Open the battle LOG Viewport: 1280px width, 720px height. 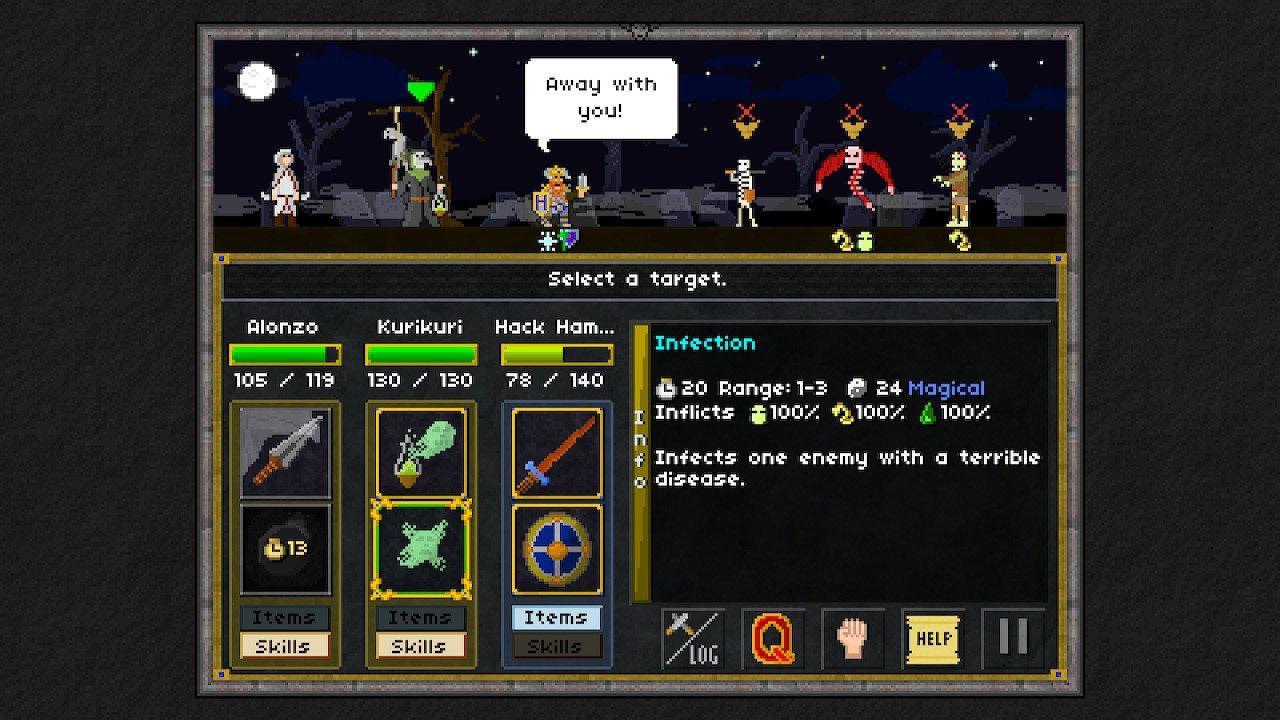pyautogui.click(x=692, y=638)
